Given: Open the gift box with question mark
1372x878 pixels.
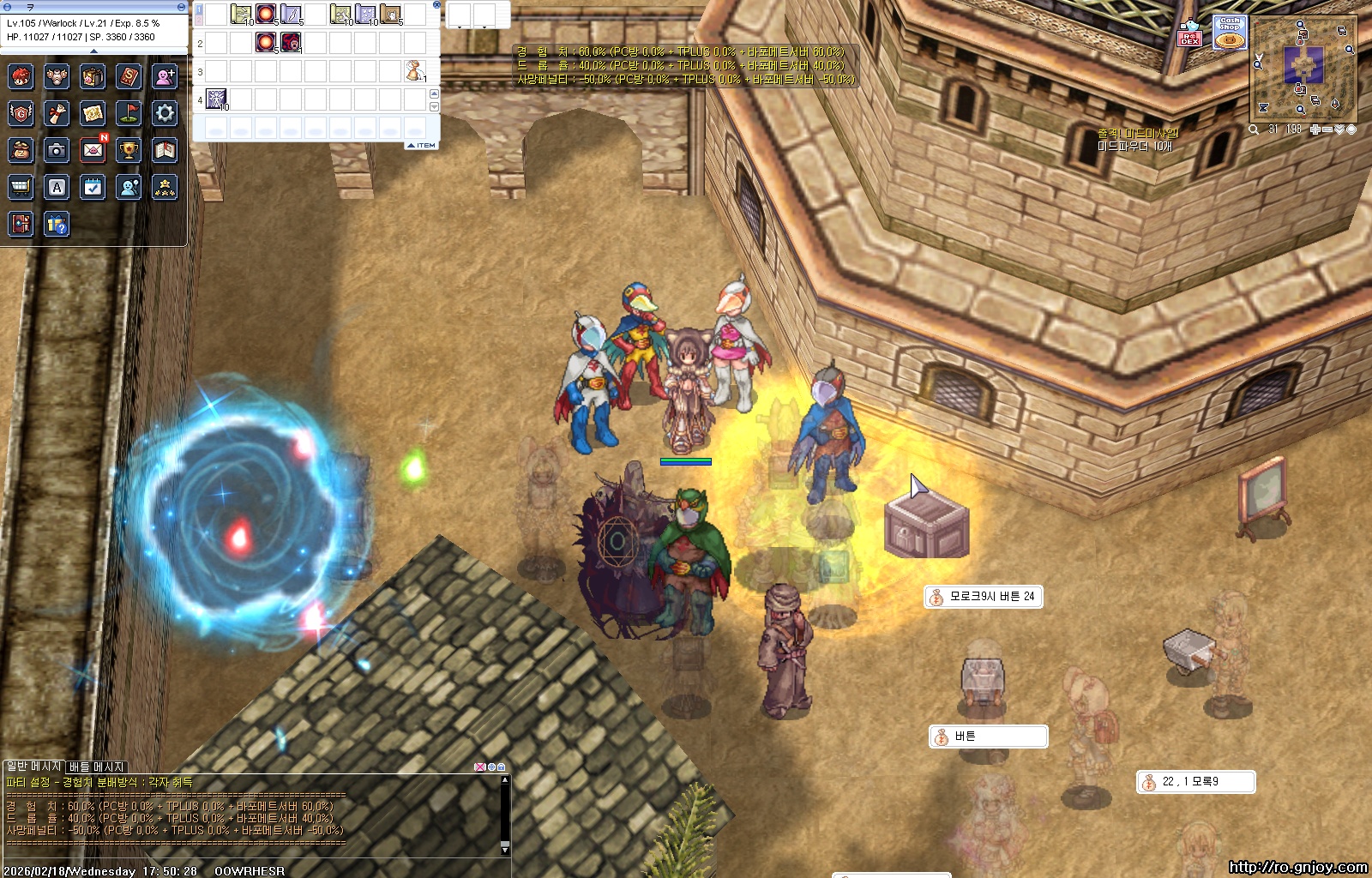Looking at the screenshot, I should [x=57, y=225].
